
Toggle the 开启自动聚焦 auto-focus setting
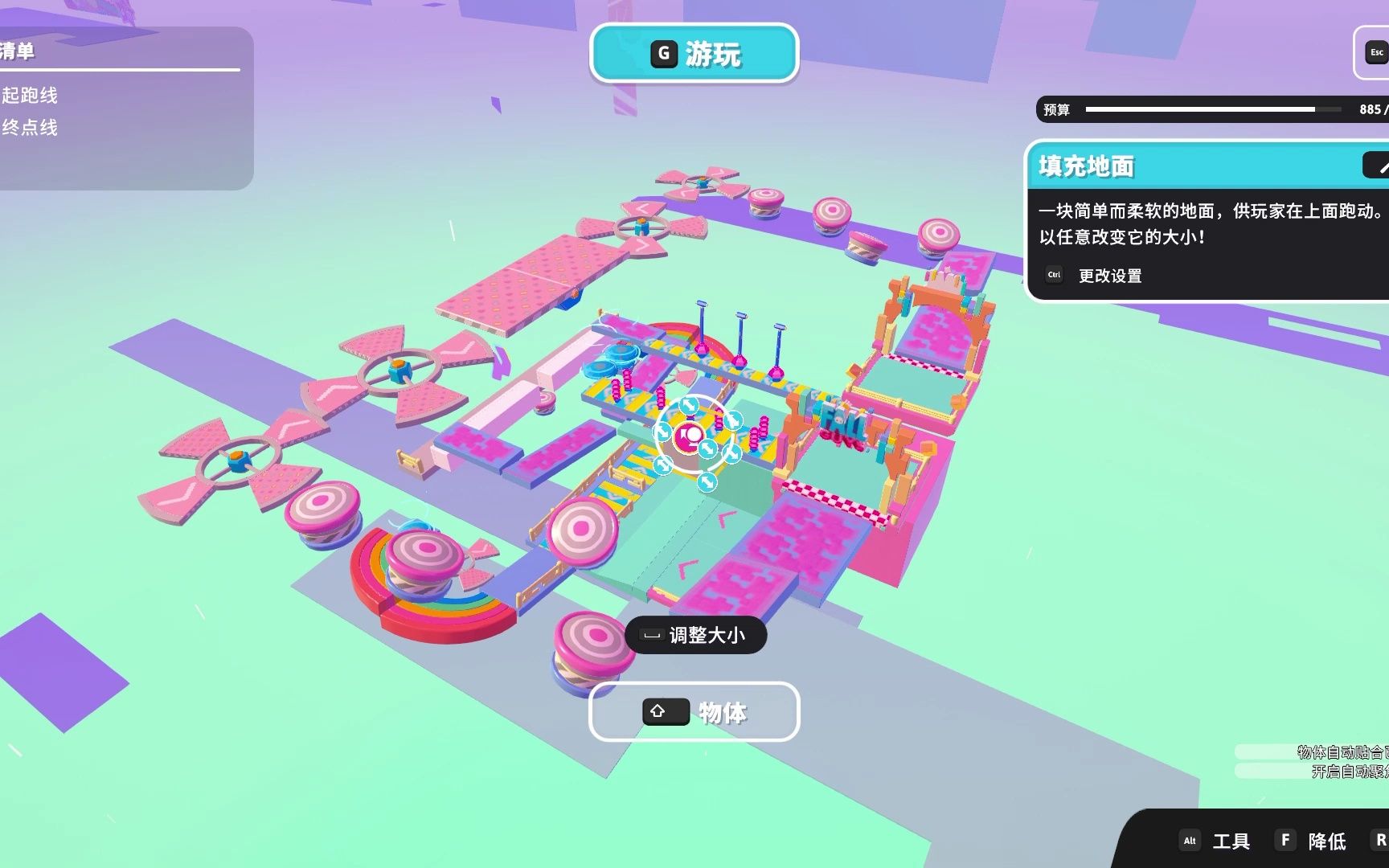tap(1349, 772)
